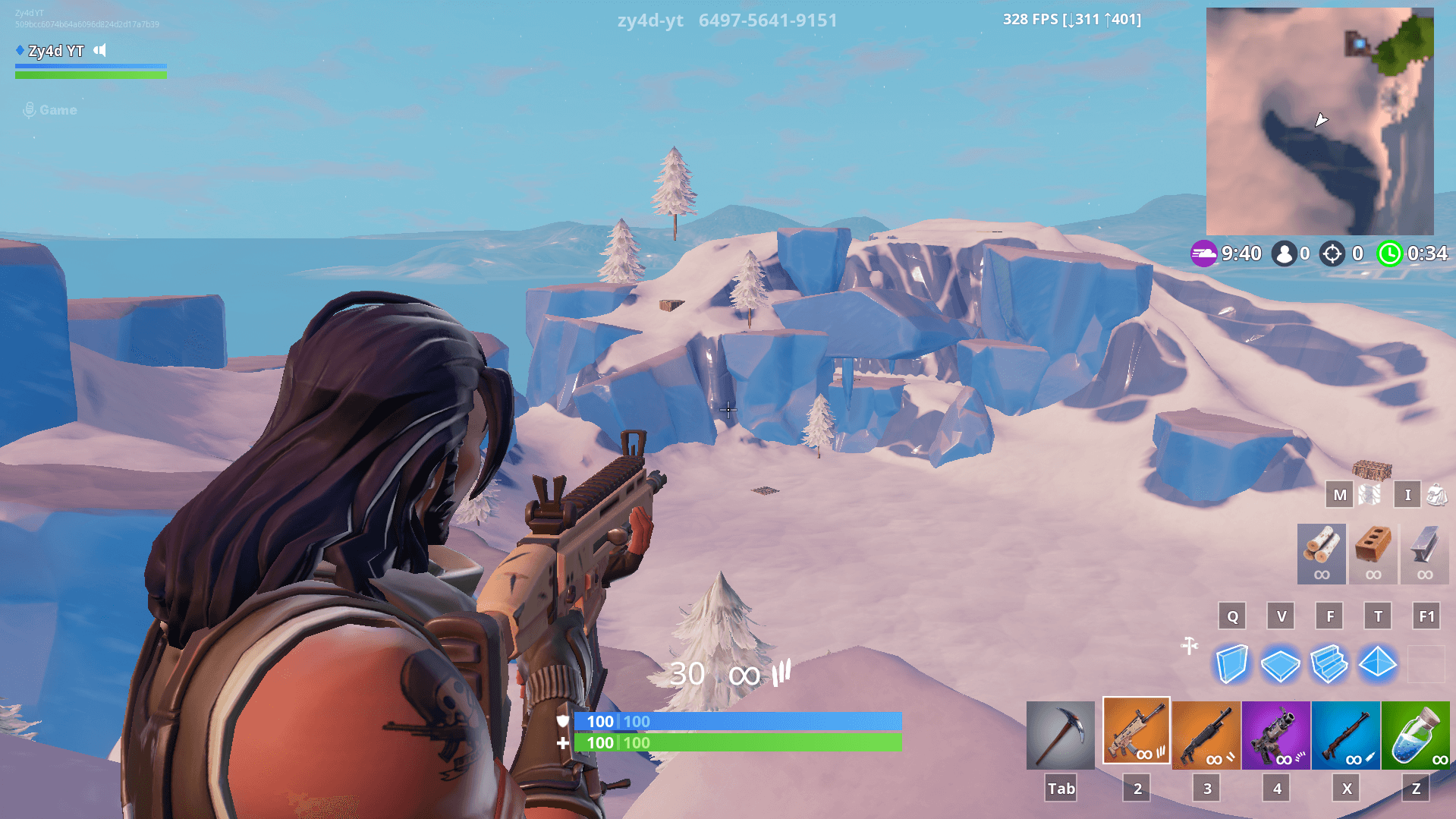Click the eliminations crosshair icon
Screen dimensions: 1456x819
[1332, 254]
